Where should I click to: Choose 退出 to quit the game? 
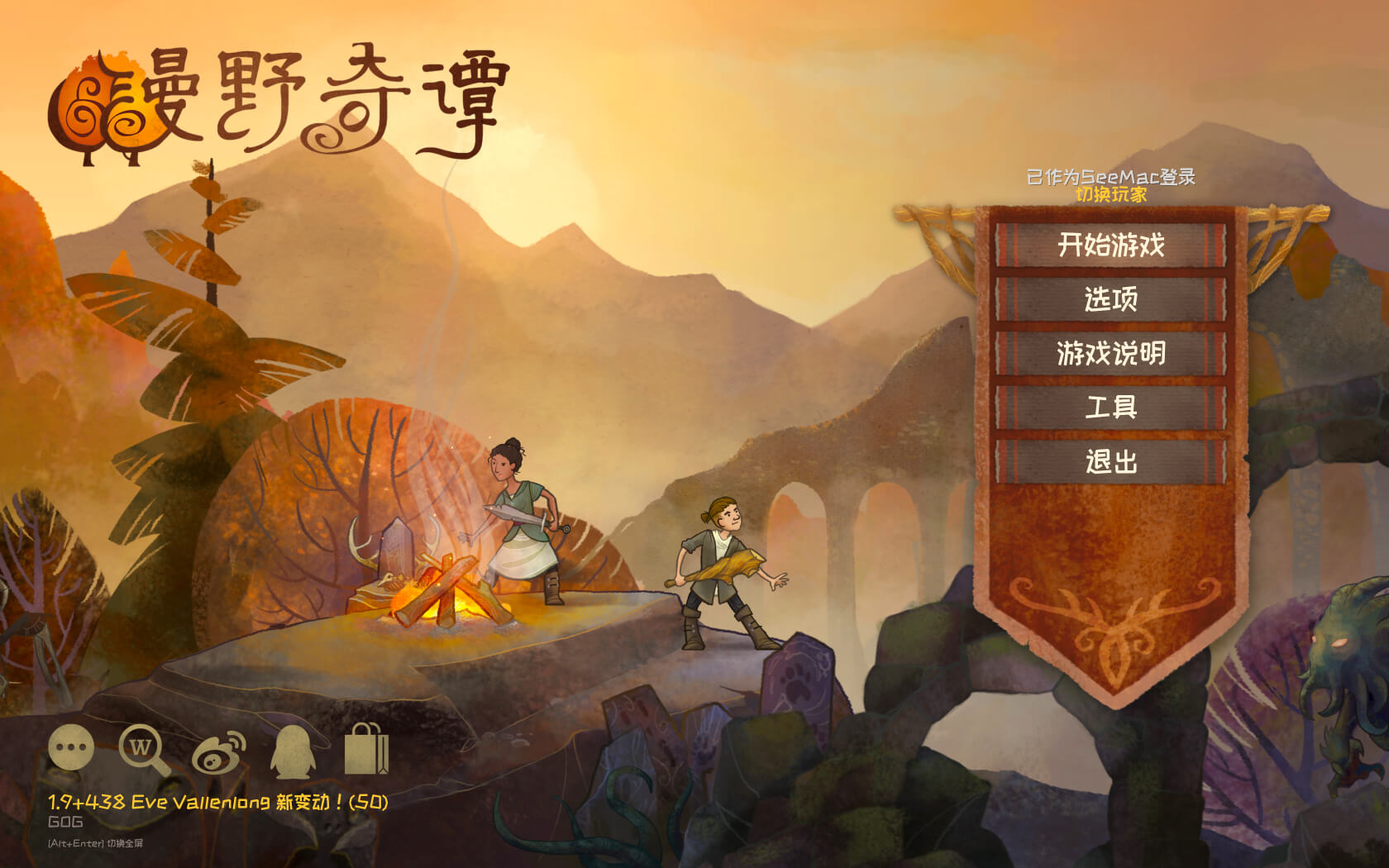(x=1110, y=461)
